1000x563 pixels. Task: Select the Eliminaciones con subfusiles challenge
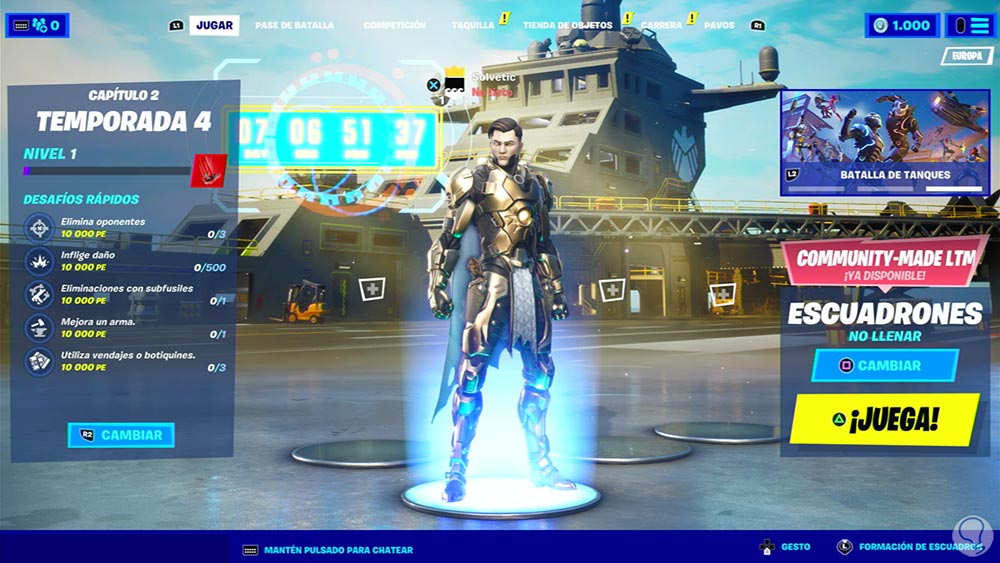[125, 294]
